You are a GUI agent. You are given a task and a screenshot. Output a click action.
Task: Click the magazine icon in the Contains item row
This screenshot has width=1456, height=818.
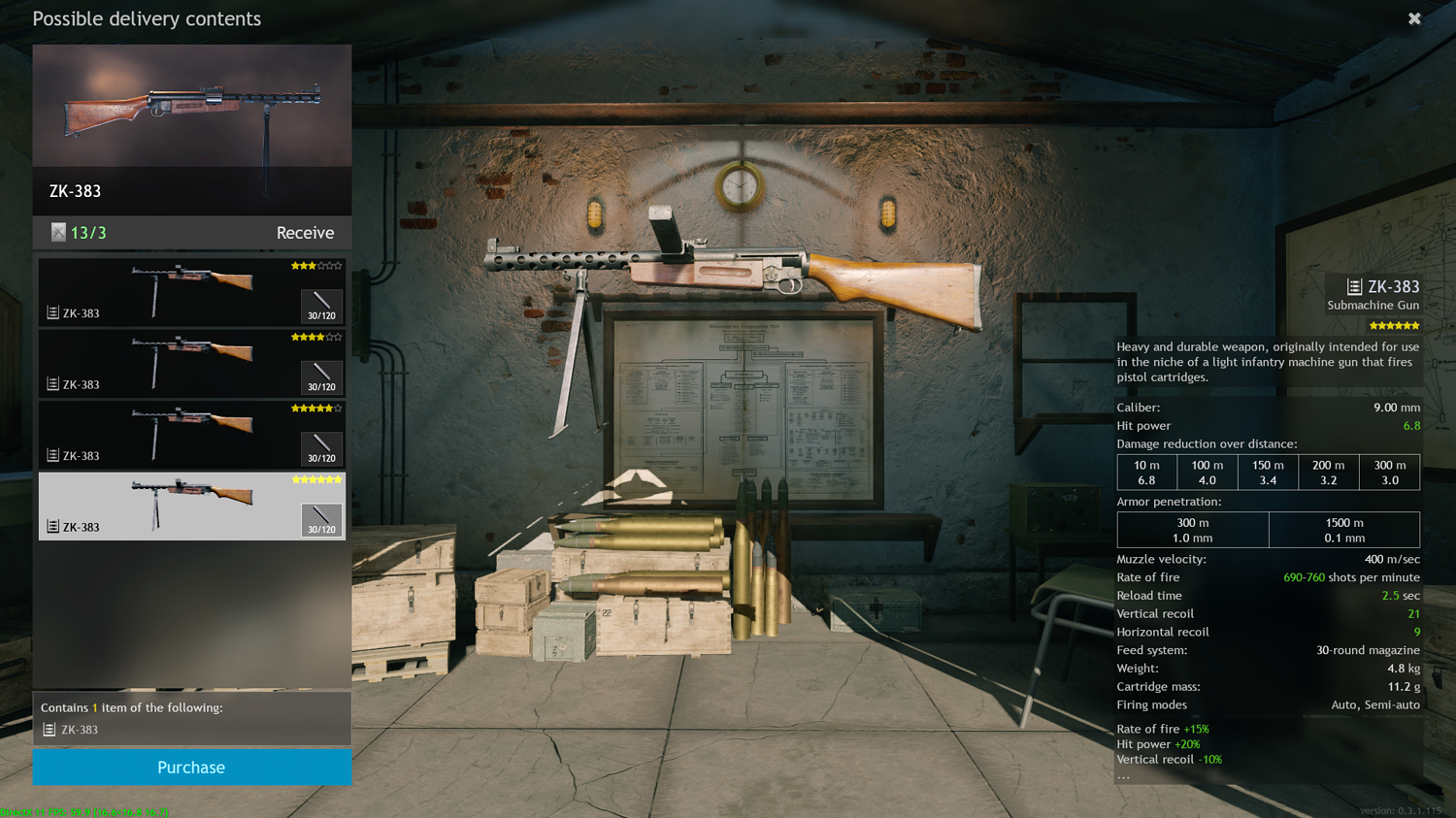click(x=48, y=729)
